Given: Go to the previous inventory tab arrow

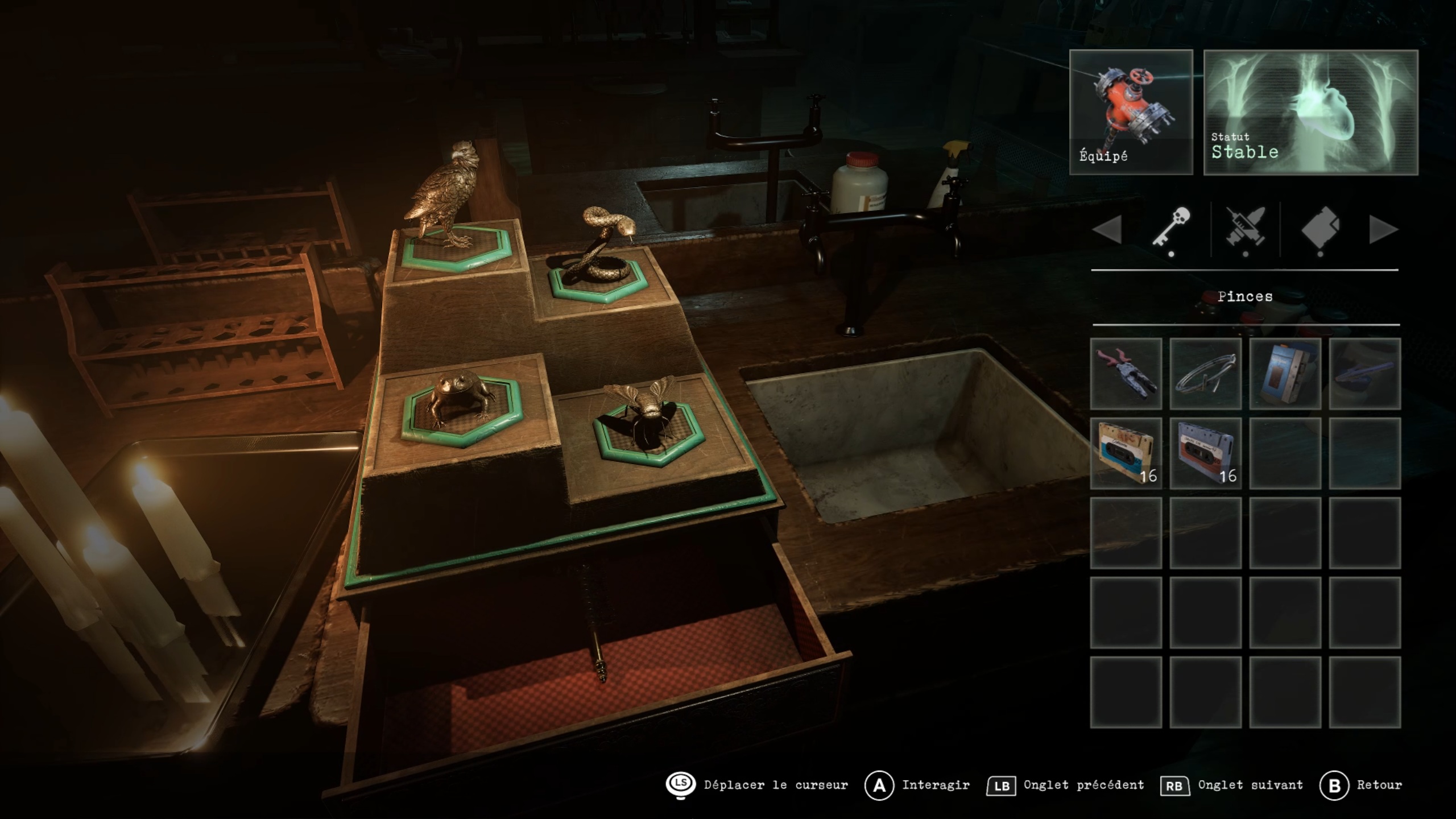Looking at the screenshot, I should [1107, 230].
